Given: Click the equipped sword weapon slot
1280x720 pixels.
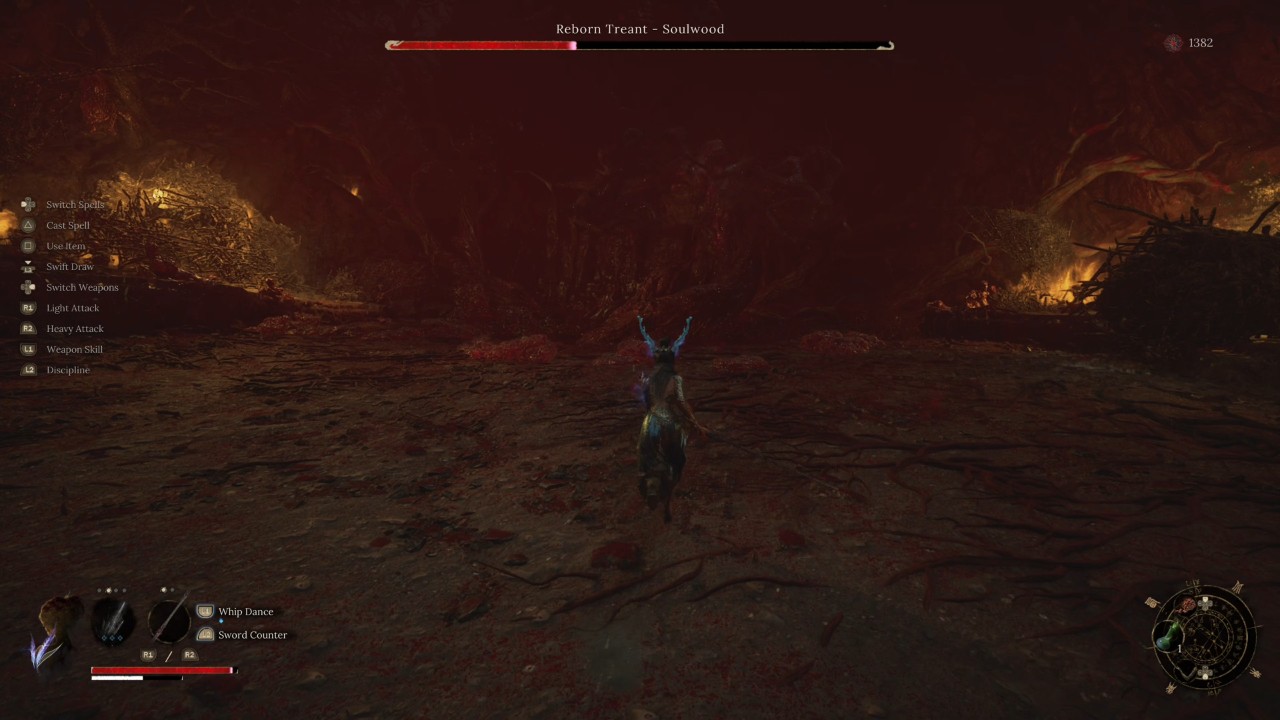Looking at the screenshot, I should 169,619.
